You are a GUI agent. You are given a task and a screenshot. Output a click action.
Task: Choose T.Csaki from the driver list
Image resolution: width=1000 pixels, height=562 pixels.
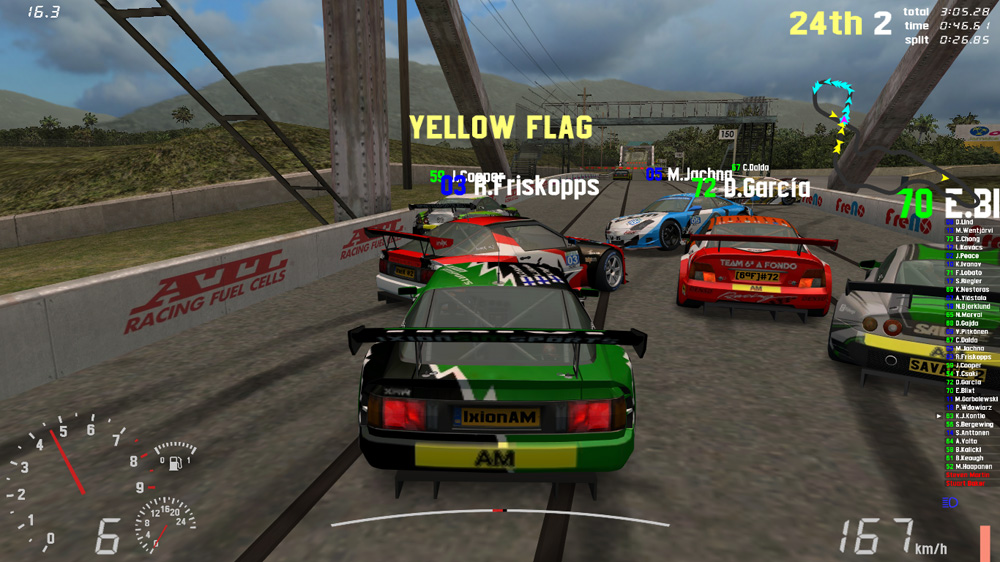point(967,374)
